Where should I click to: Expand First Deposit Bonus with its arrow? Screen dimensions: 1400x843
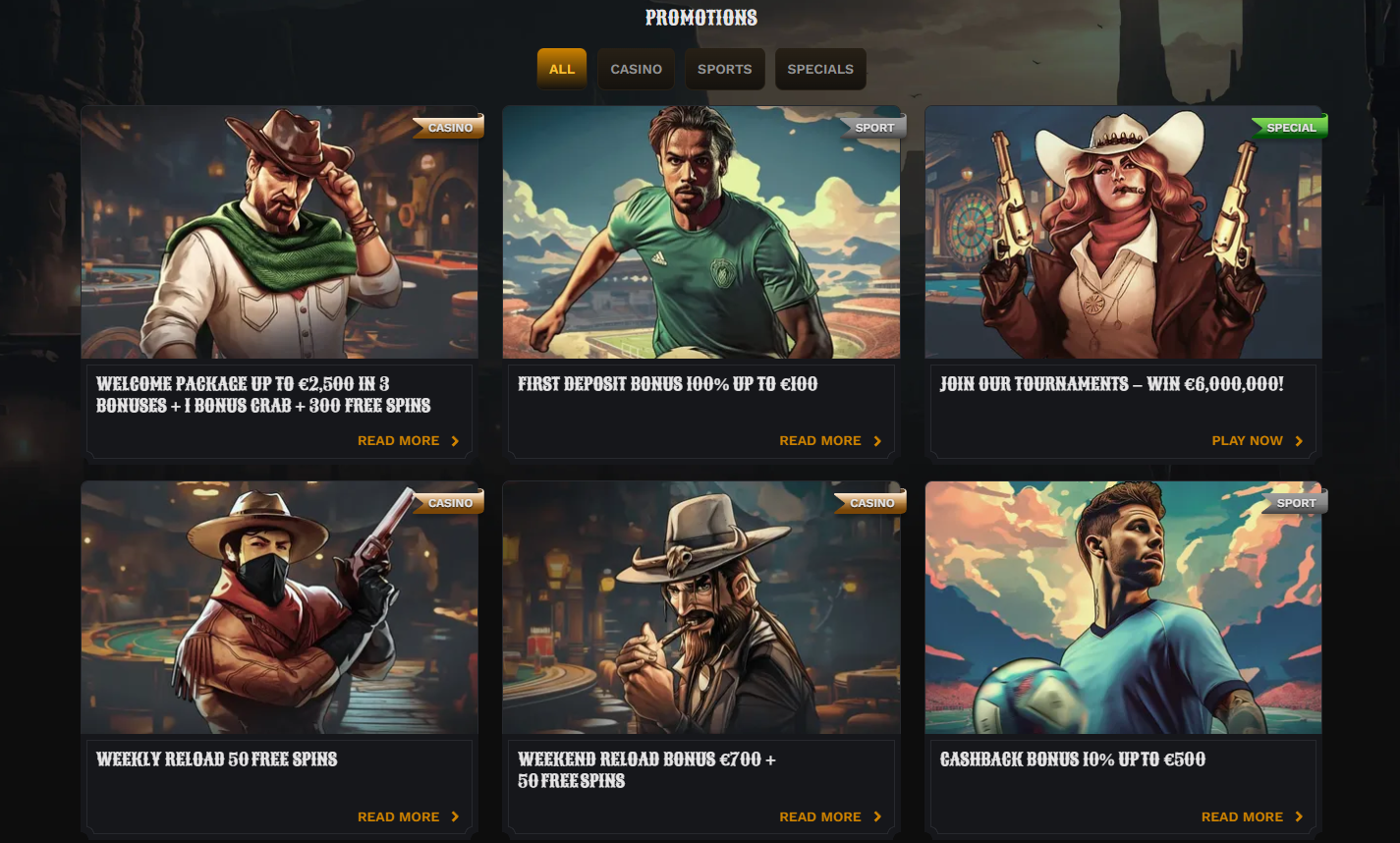pyautogui.click(x=876, y=440)
